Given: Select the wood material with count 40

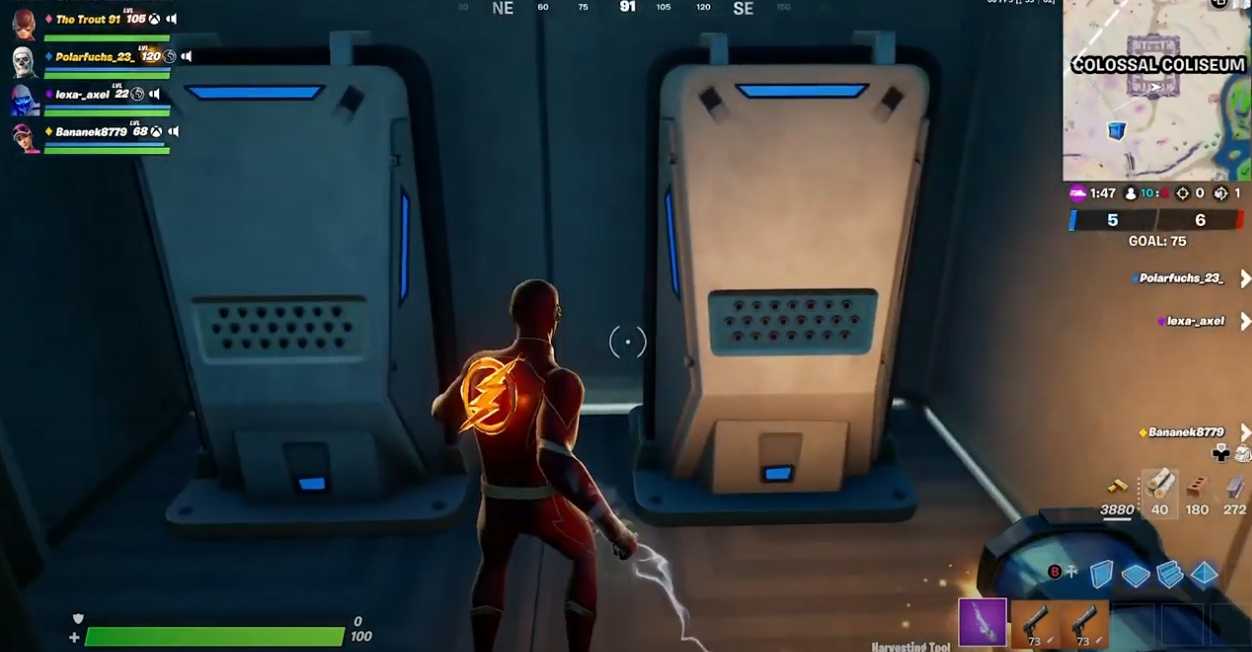Looking at the screenshot, I should pos(1160,487).
